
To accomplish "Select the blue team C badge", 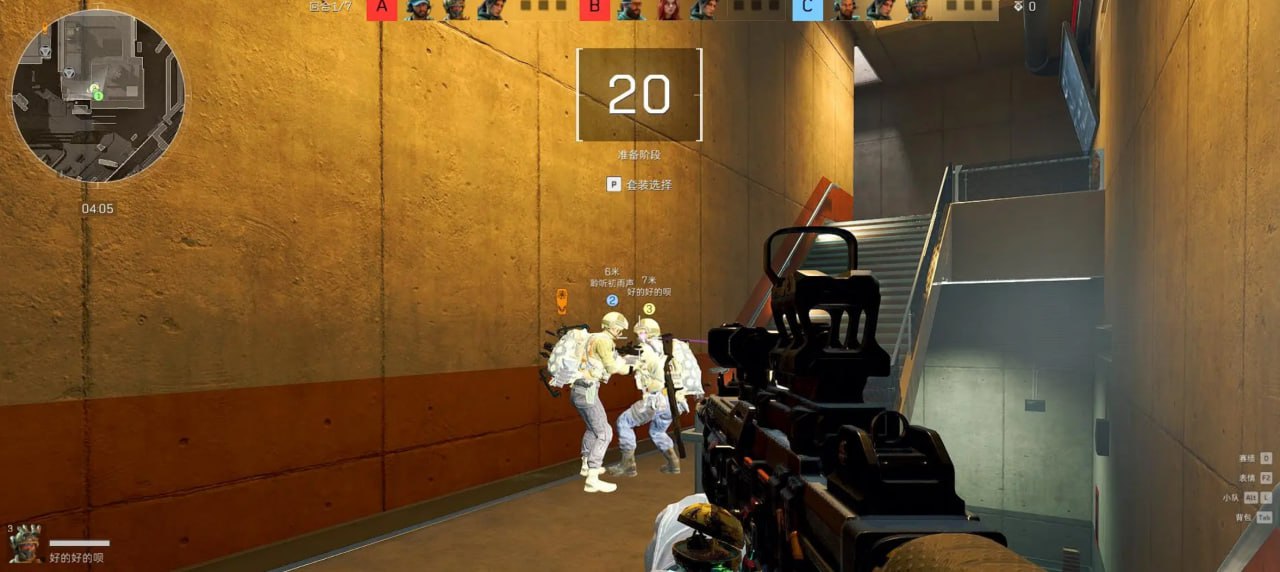I will pyautogui.click(x=808, y=10).
